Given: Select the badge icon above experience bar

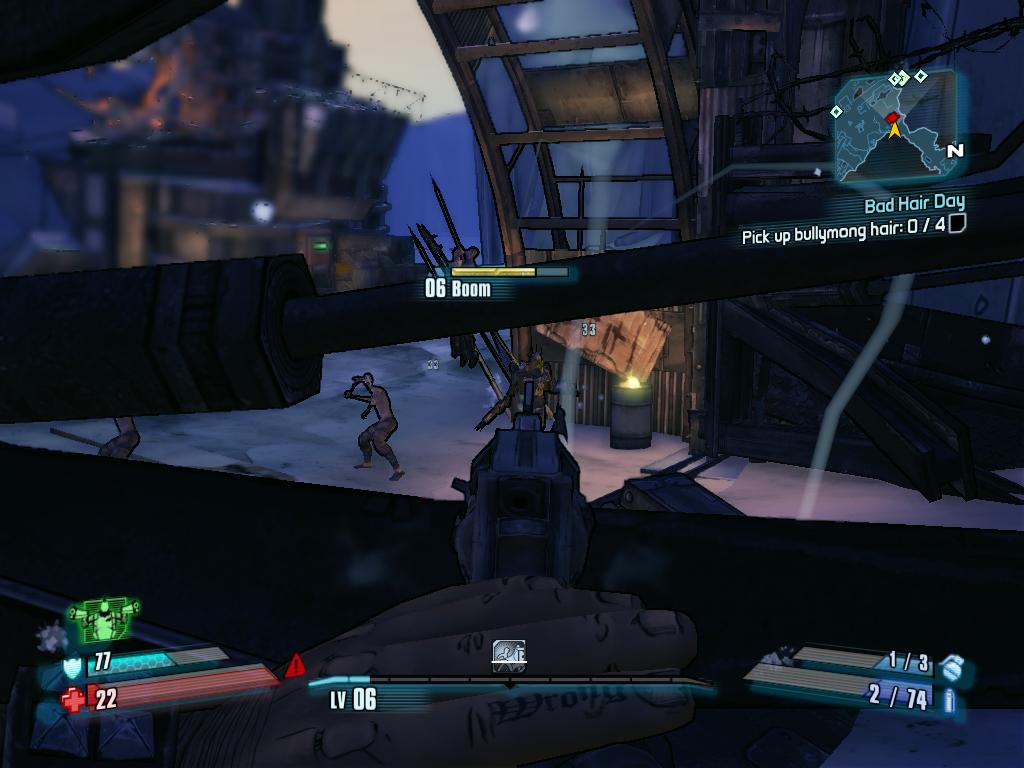Looking at the screenshot, I should (x=509, y=656).
